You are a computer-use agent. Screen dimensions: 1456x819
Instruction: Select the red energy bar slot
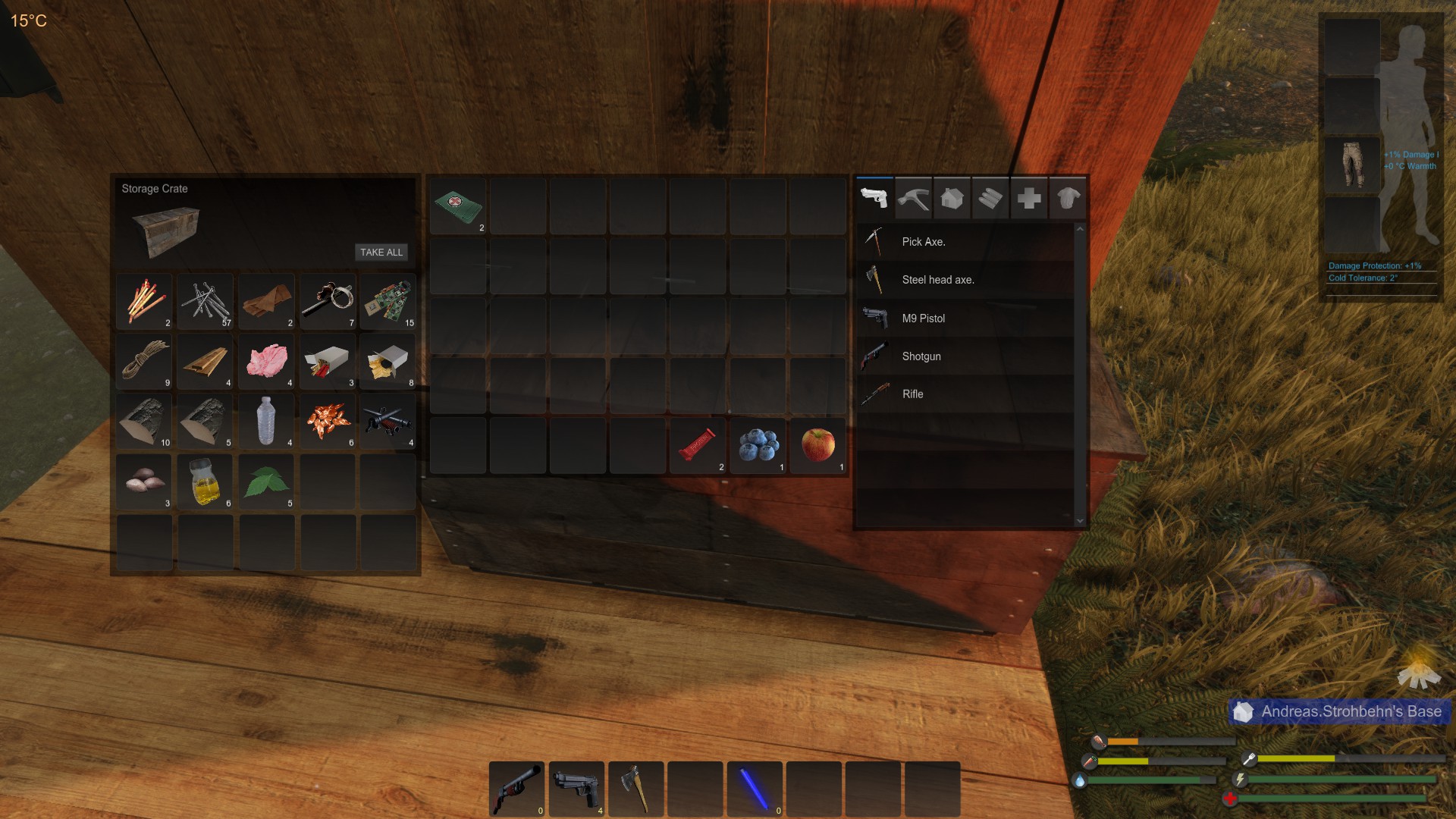coord(698,445)
